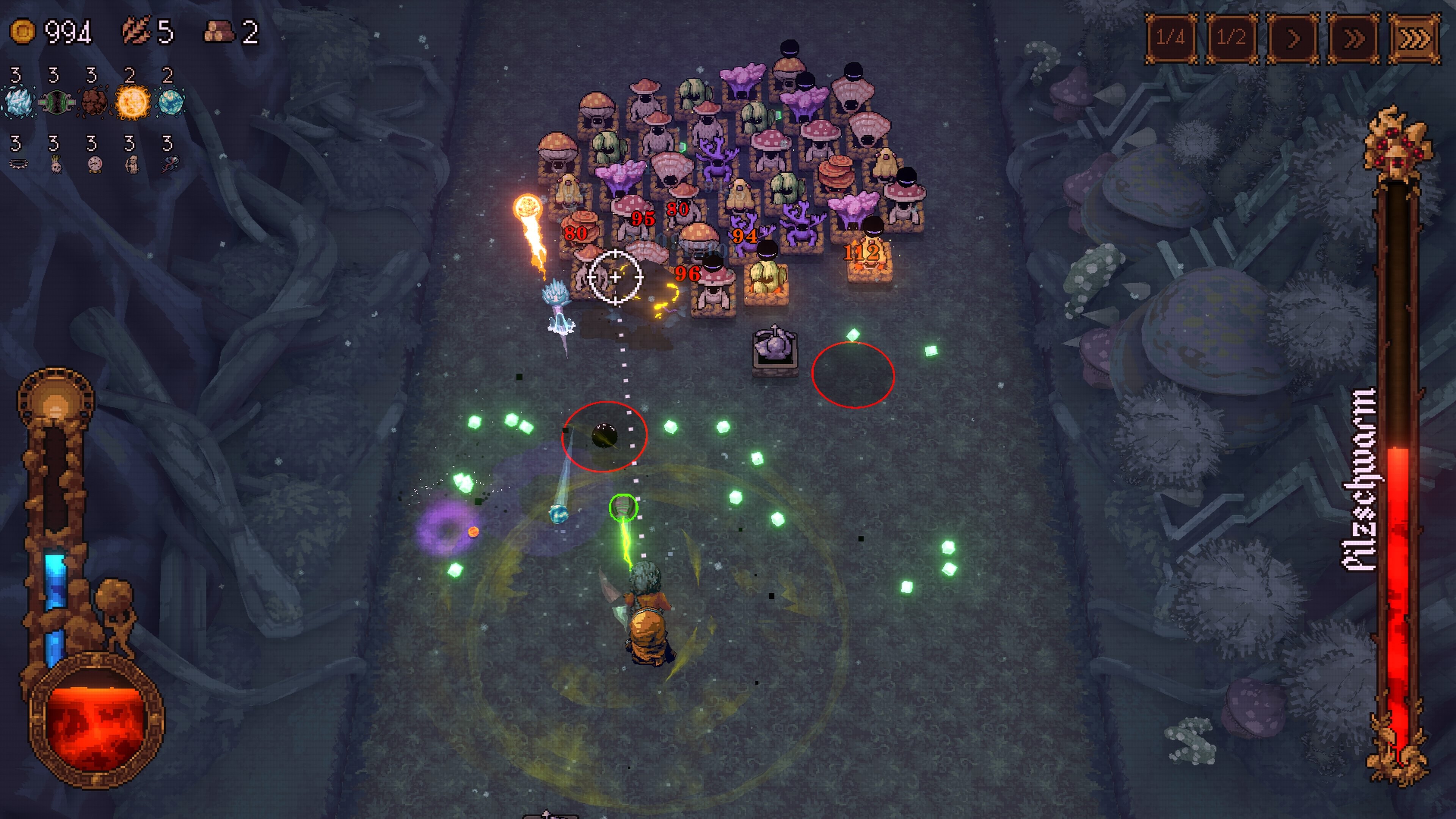This screenshot has width=1456, height=819.
Task: Select the blazing sun orb icon
Action: pos(132,102)
